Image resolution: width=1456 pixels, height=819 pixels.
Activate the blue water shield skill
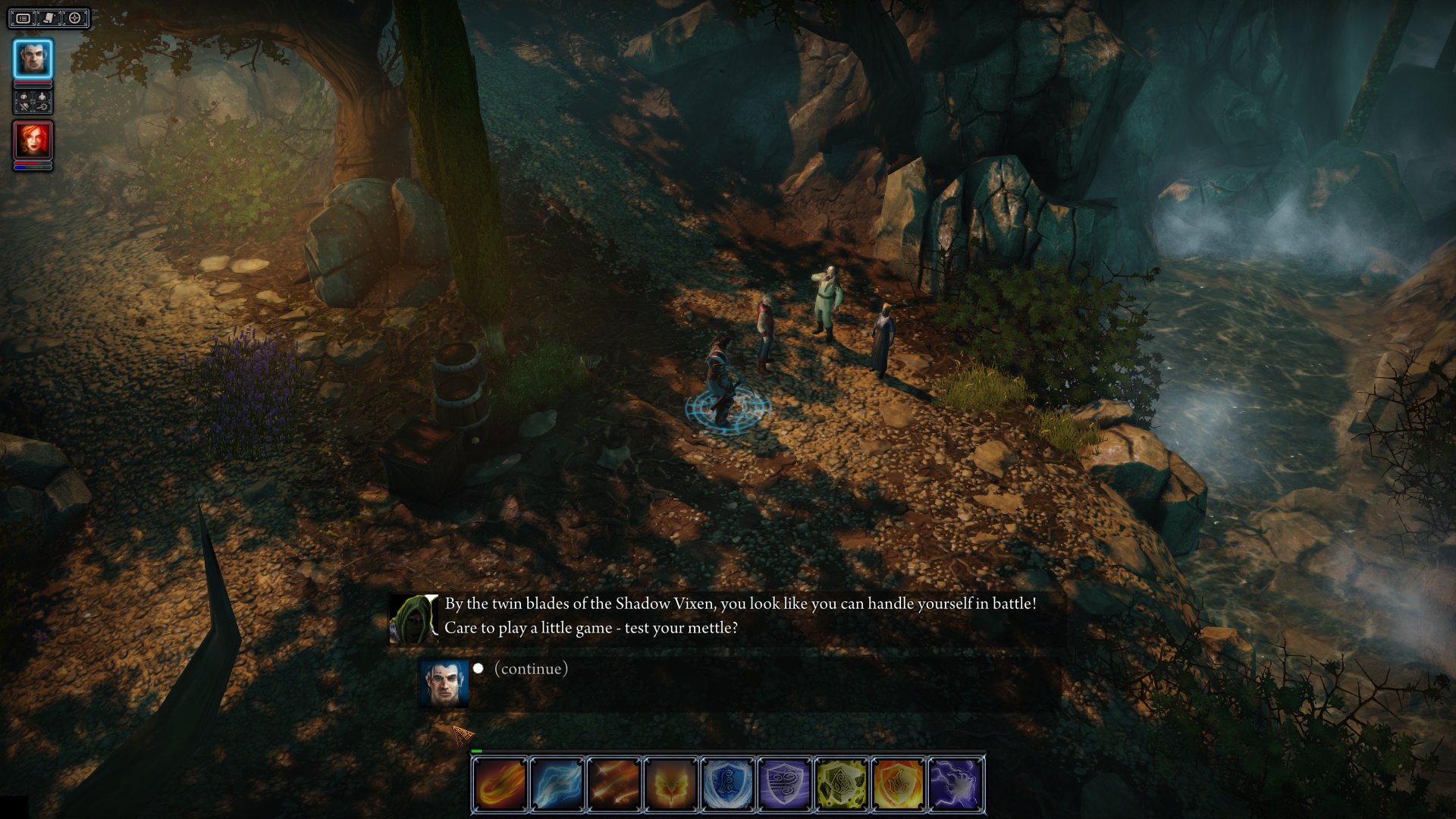click(727, 784)
